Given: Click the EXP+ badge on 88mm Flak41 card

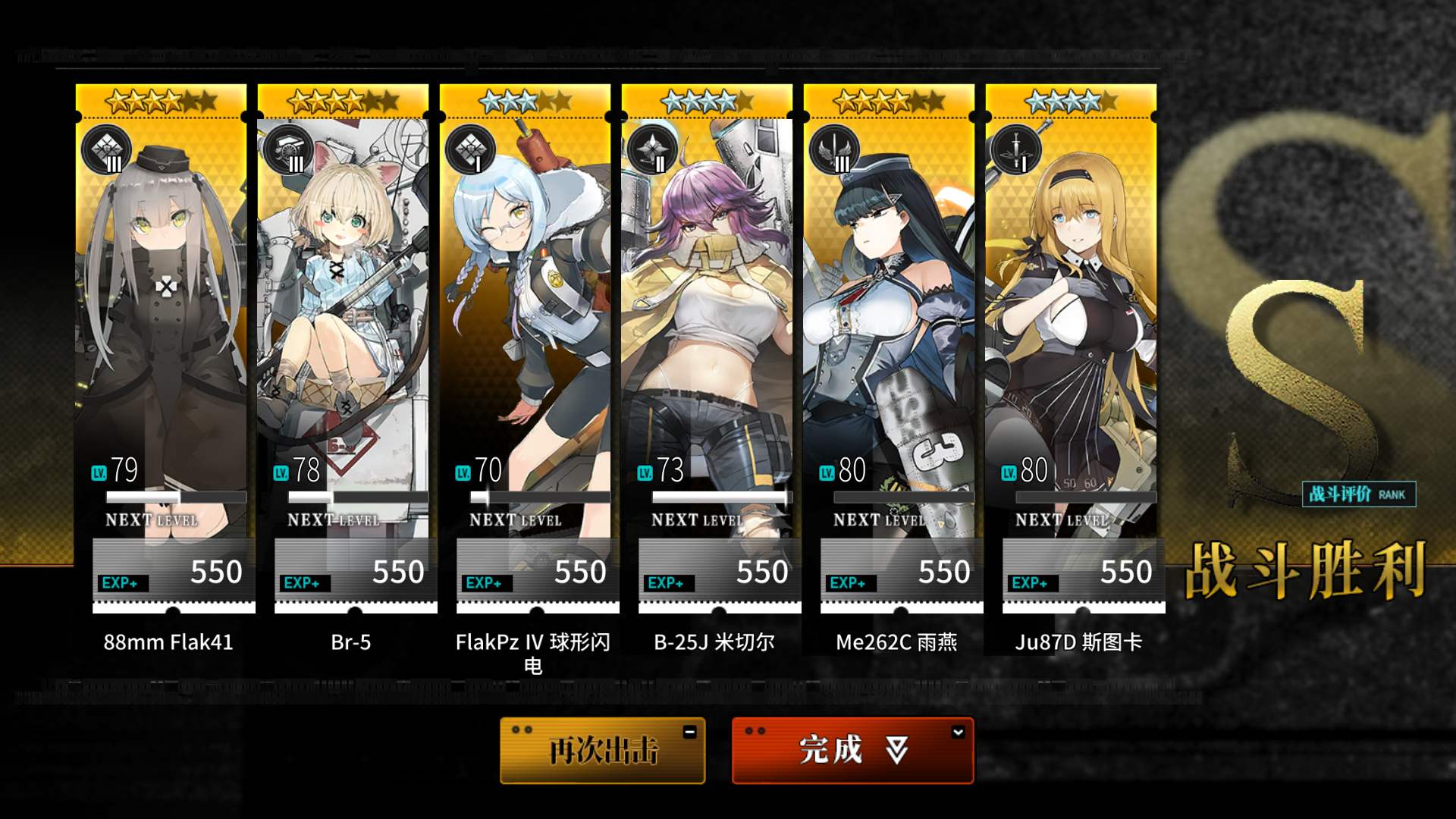Looking at the screenshot, I should [x=121, y=582].
